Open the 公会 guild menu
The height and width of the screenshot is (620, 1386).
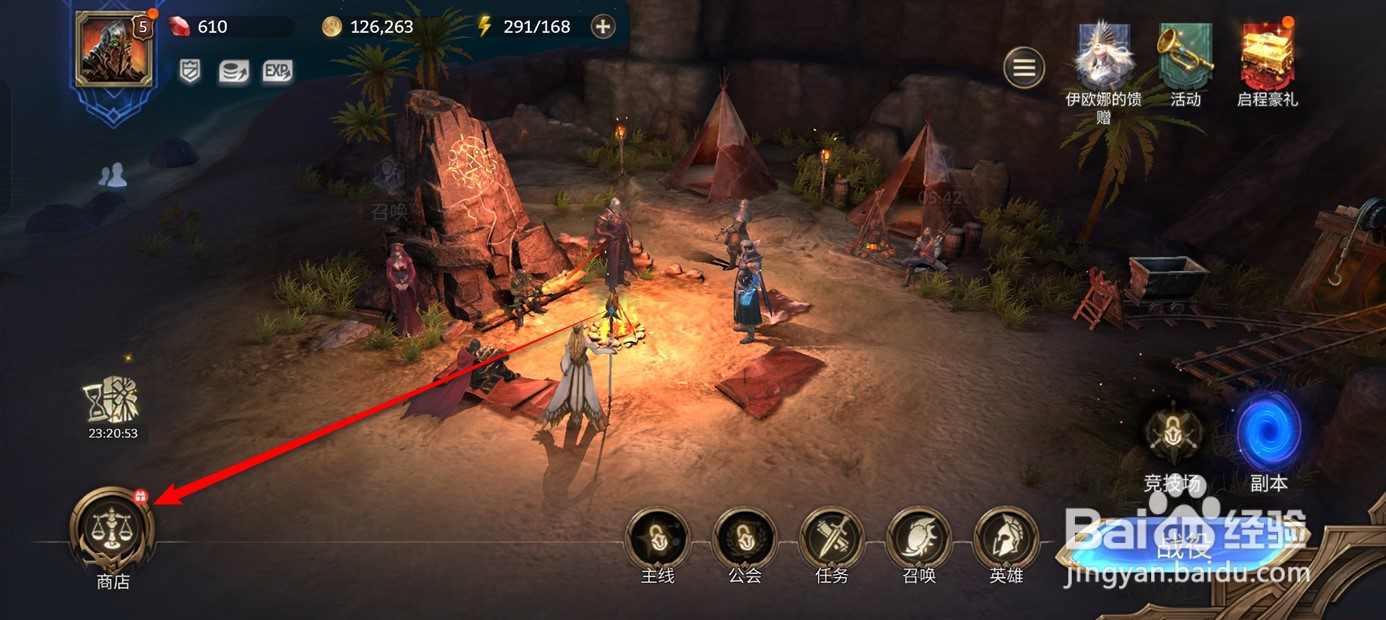click(x=744, y=538)
